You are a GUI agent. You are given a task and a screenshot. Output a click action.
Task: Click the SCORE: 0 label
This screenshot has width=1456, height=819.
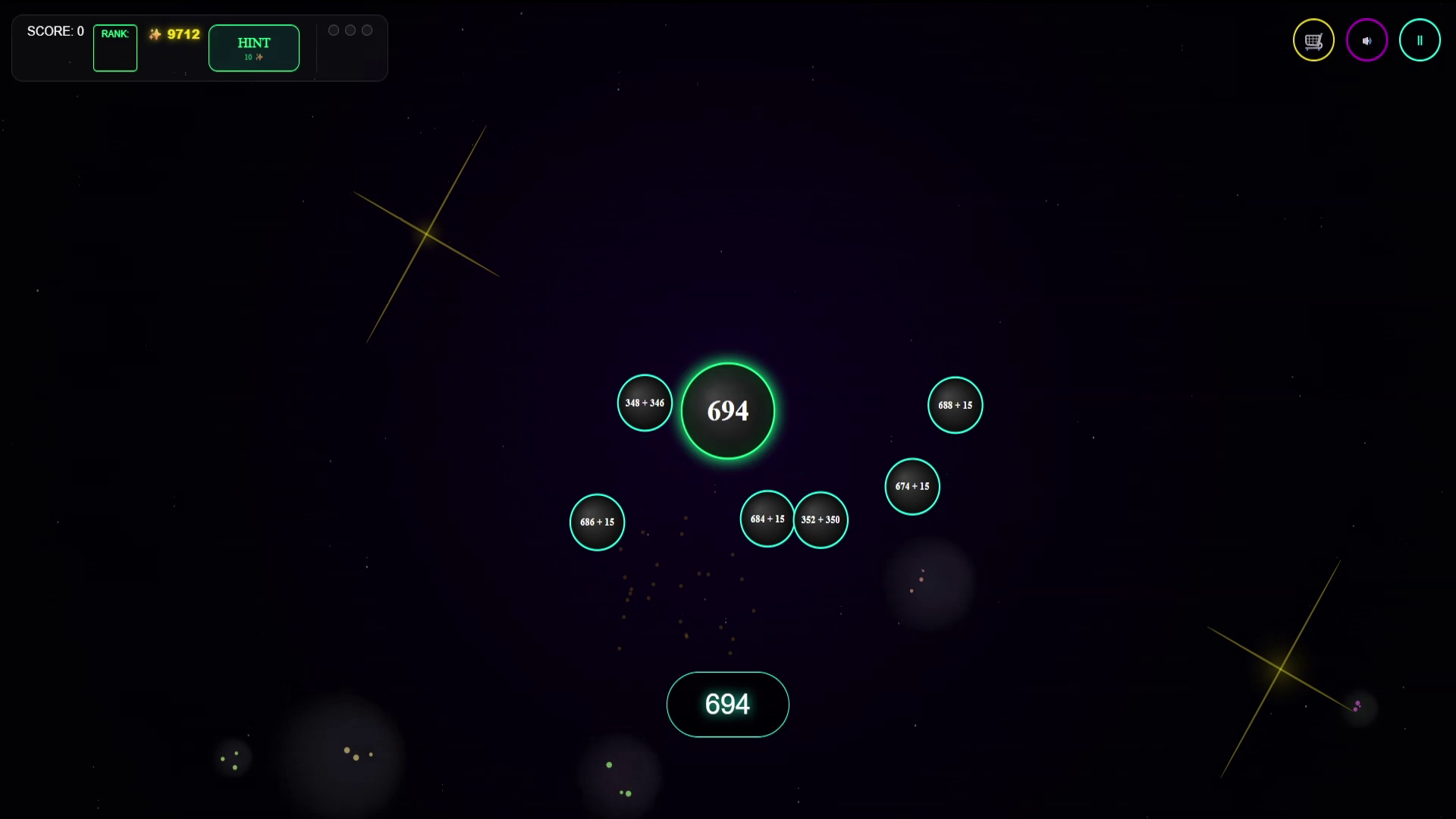click(x=55, y=31)
